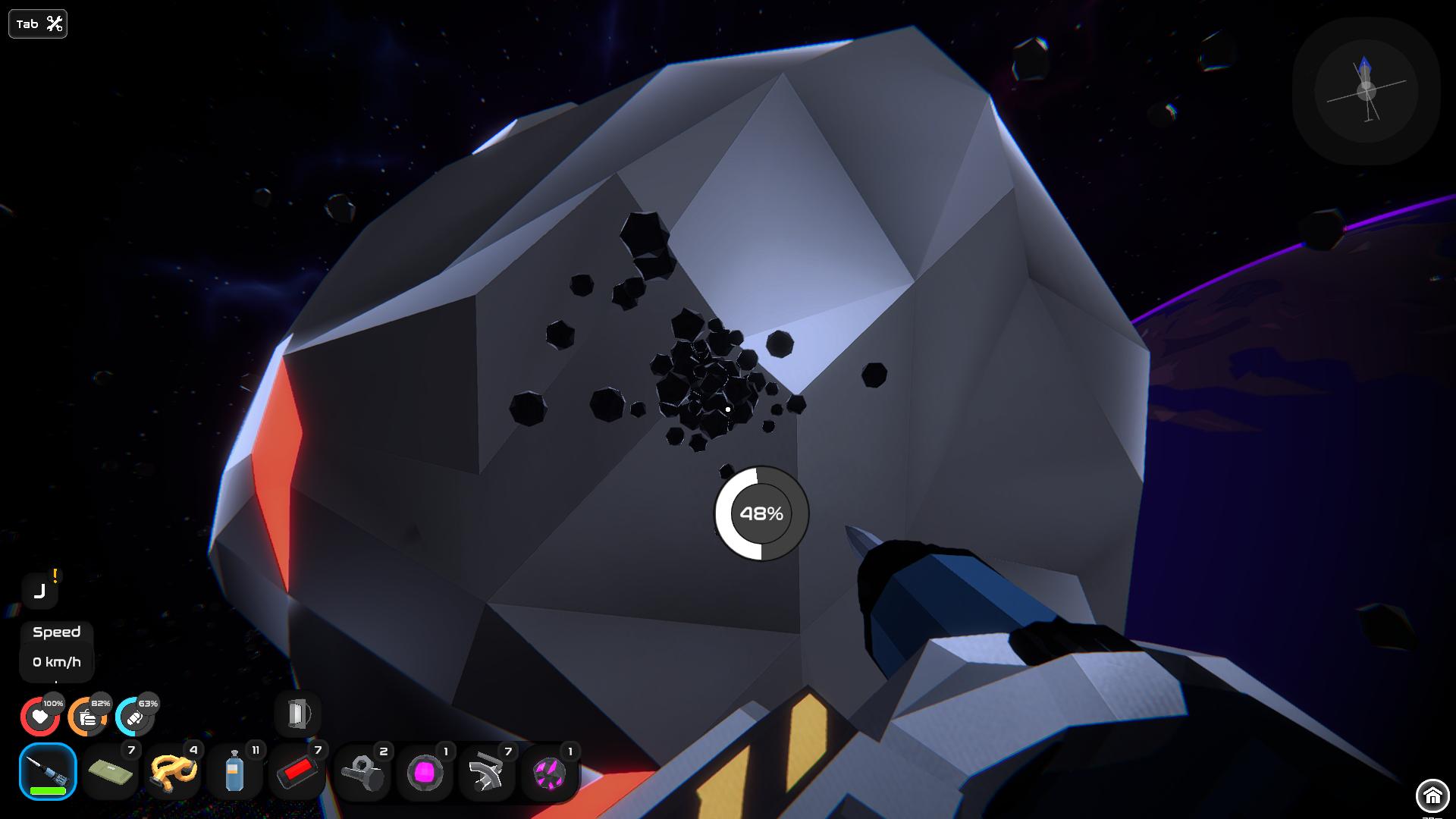Select the yellow cable coil item

[173, 772]
